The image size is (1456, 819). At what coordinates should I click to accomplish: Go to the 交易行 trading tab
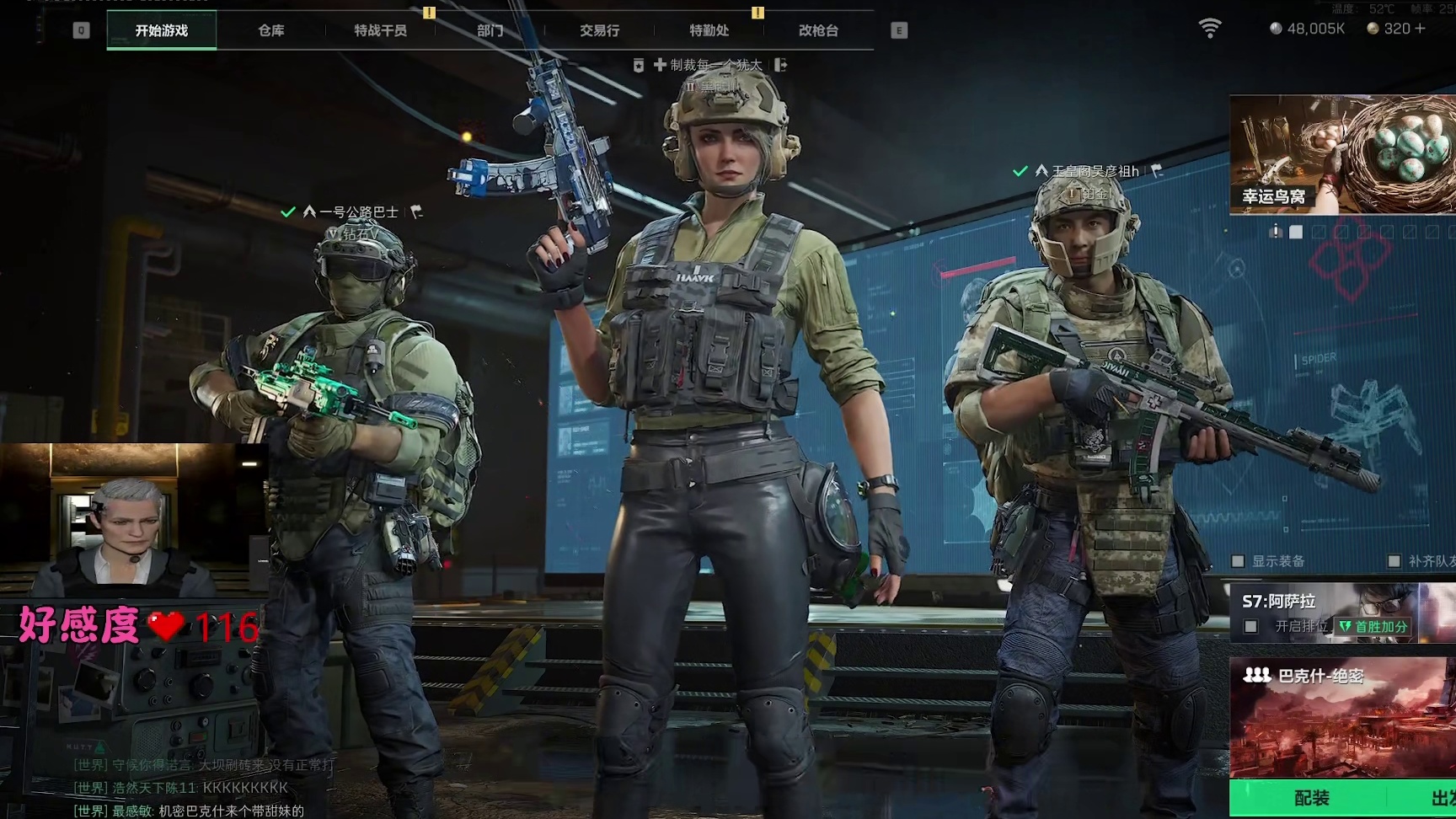[599, 30]
